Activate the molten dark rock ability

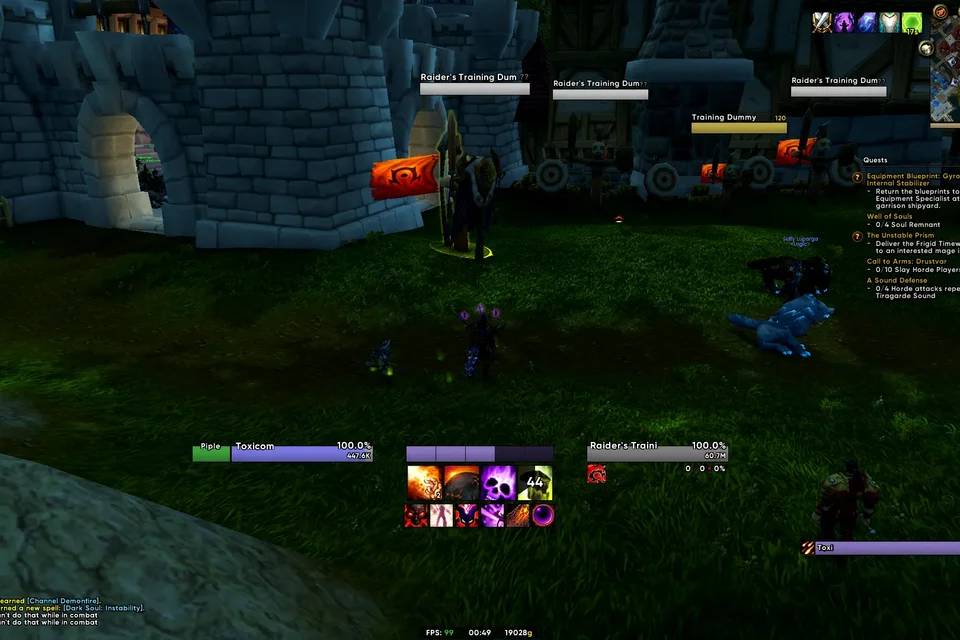tap(461, 483)
